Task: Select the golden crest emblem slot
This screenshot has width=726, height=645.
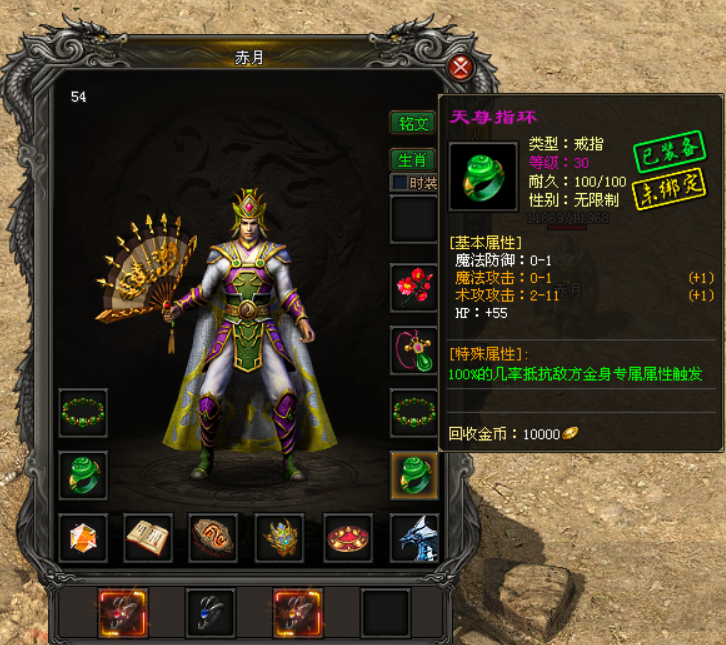Action: (280, 538)
